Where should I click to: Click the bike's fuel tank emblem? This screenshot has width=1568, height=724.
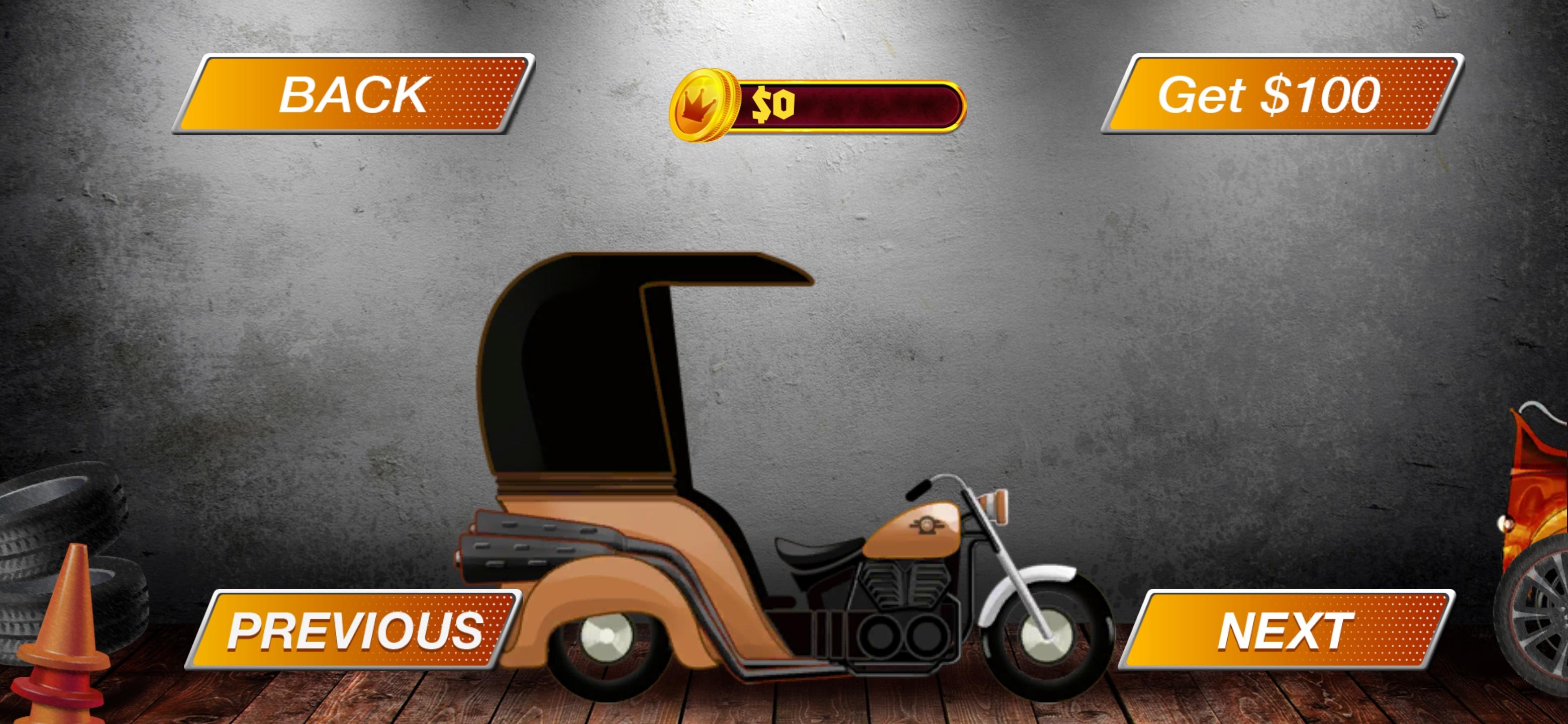pyautogui.click(x=928, y=525)
